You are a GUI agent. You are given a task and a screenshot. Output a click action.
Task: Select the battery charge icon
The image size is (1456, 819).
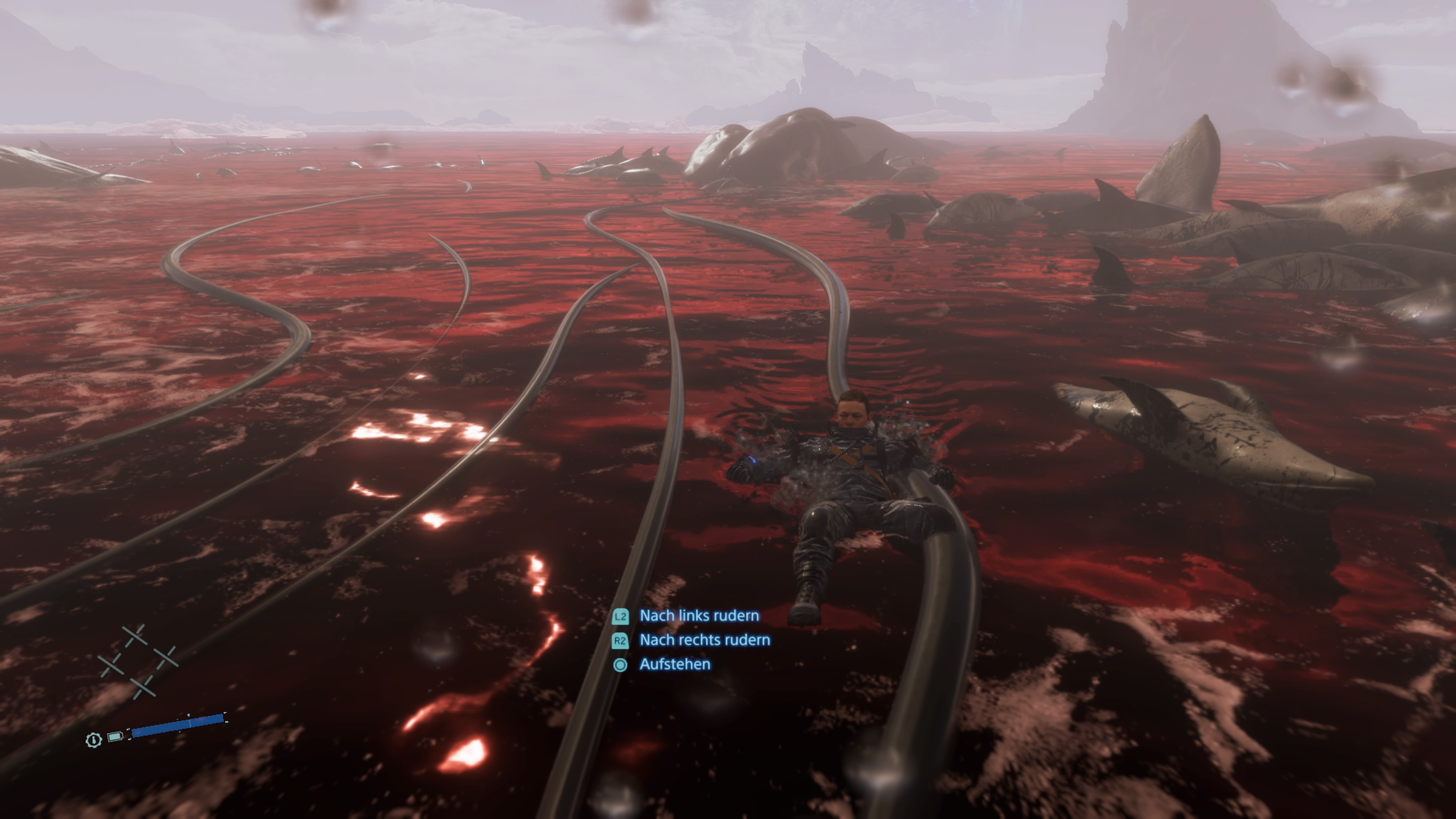(x=115, y=736)
